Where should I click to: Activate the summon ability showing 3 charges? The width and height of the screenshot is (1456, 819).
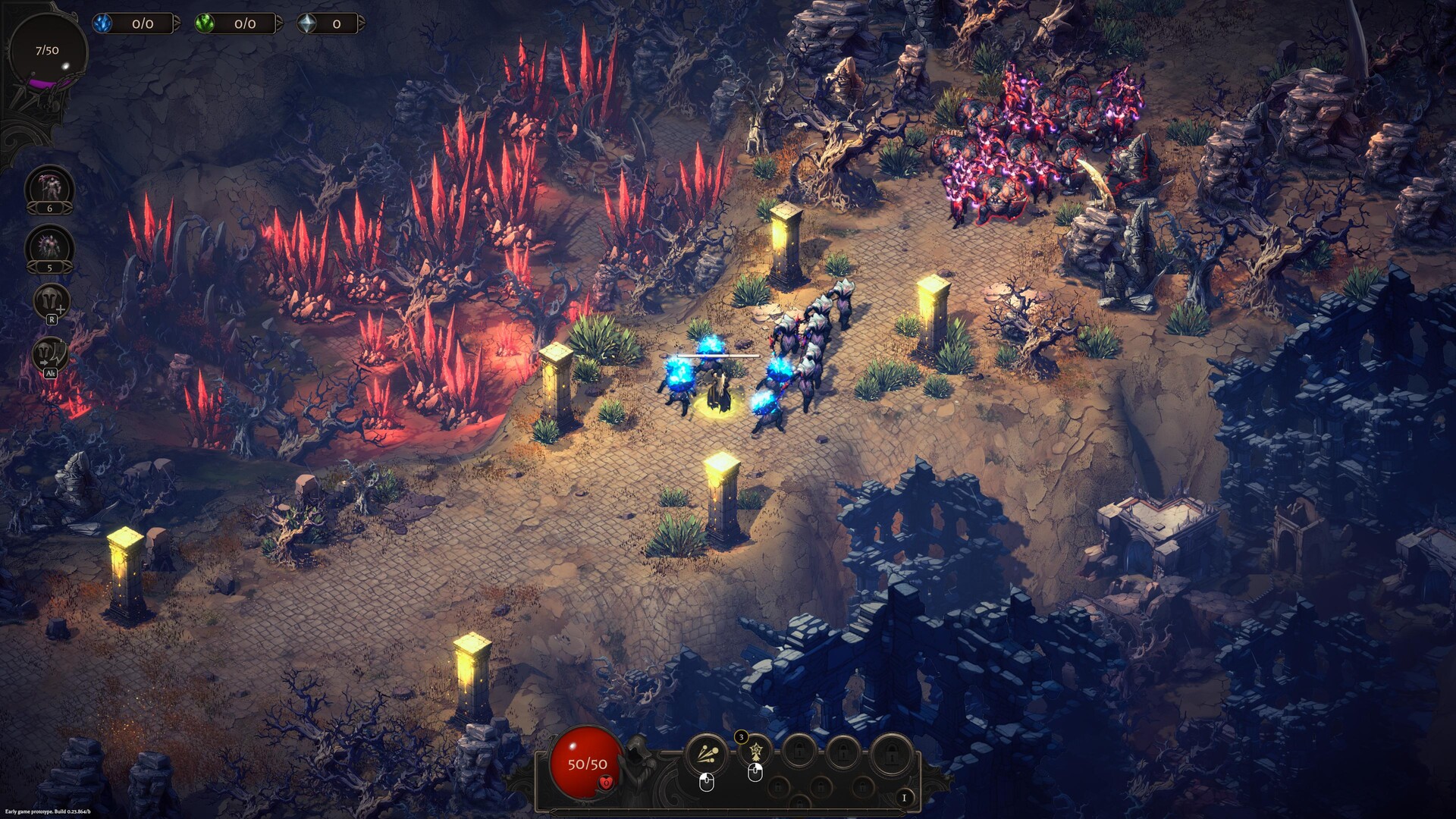pyautogui.click(x=755, y=751)
